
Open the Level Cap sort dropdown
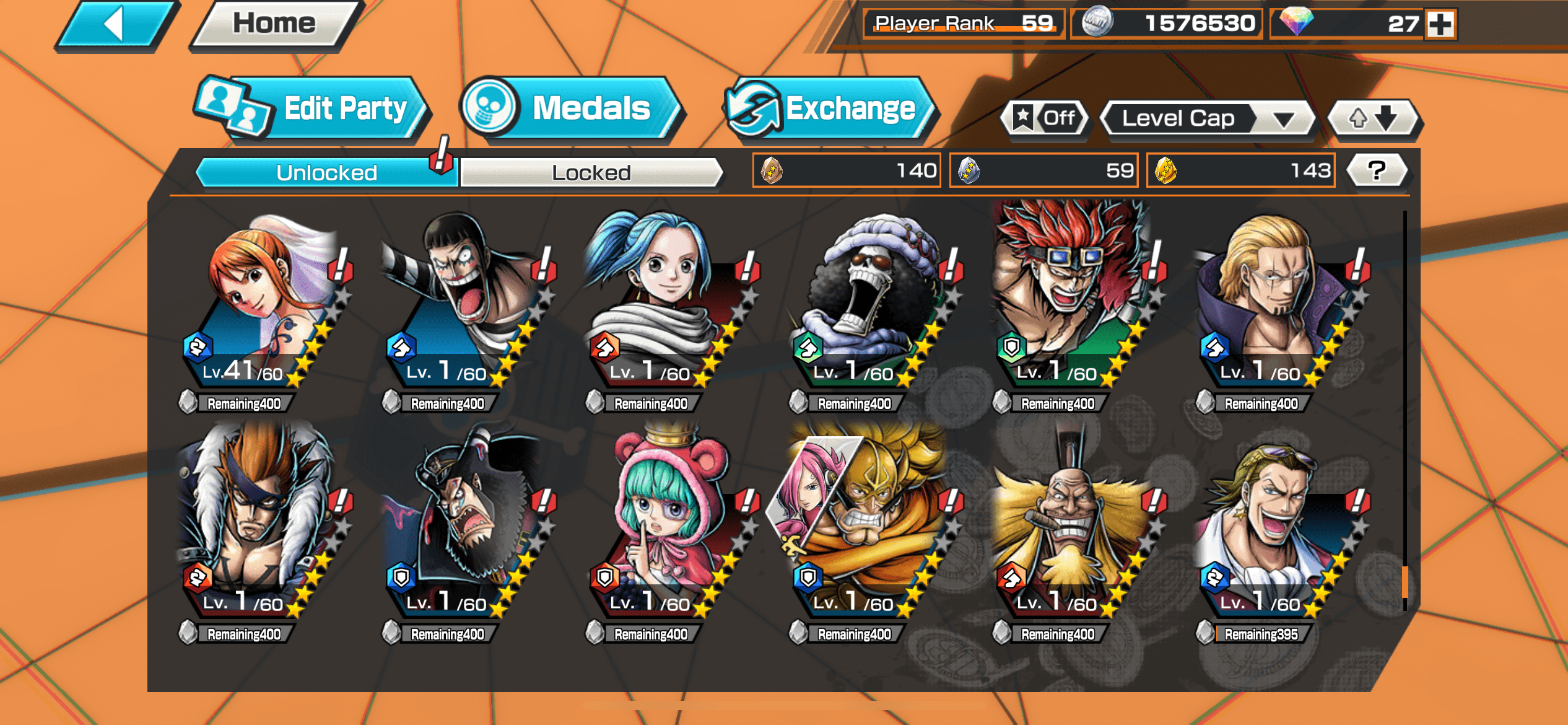(1206, 118)
